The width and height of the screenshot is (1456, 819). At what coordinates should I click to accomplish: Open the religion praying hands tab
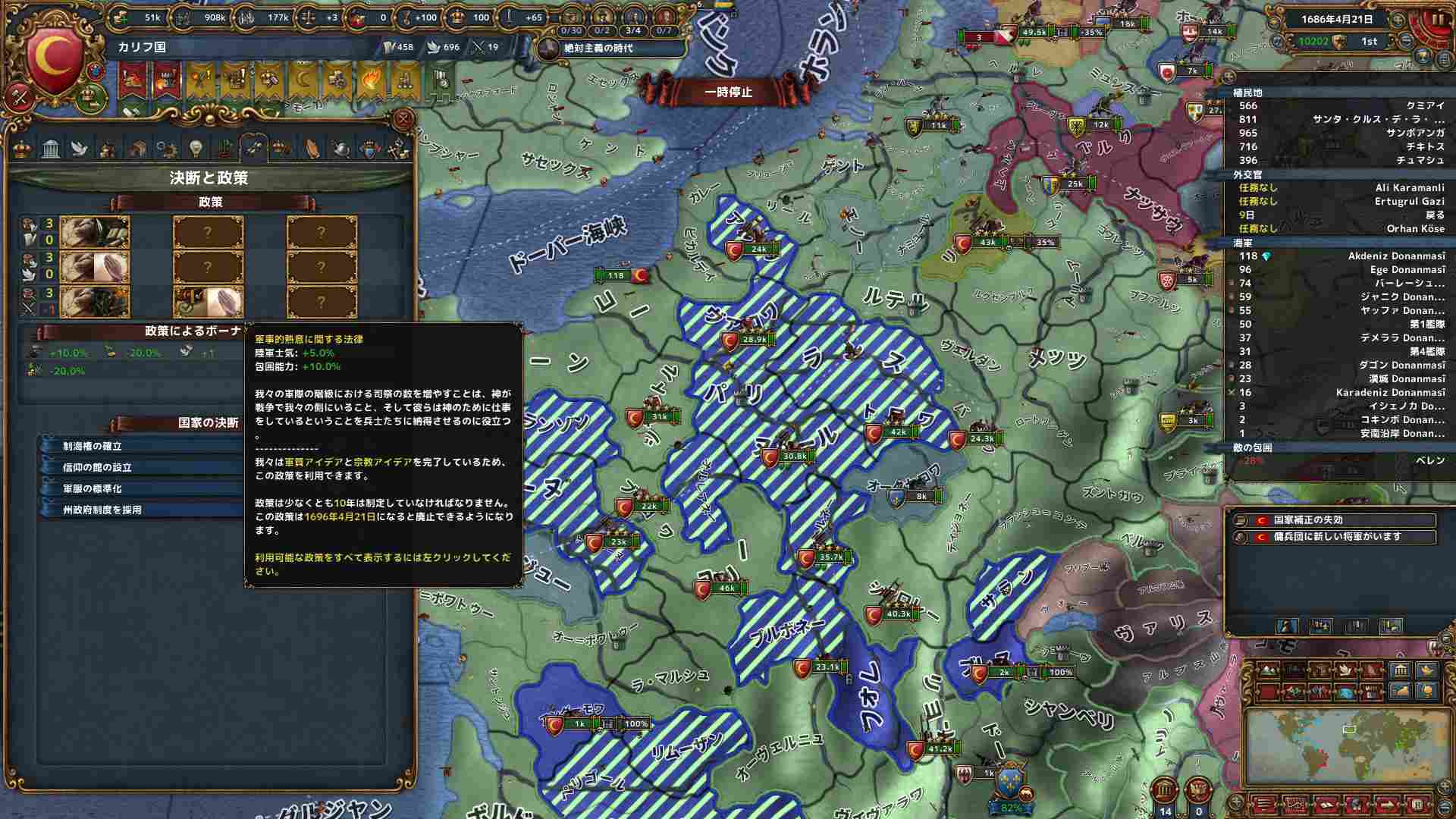[312, 148]
